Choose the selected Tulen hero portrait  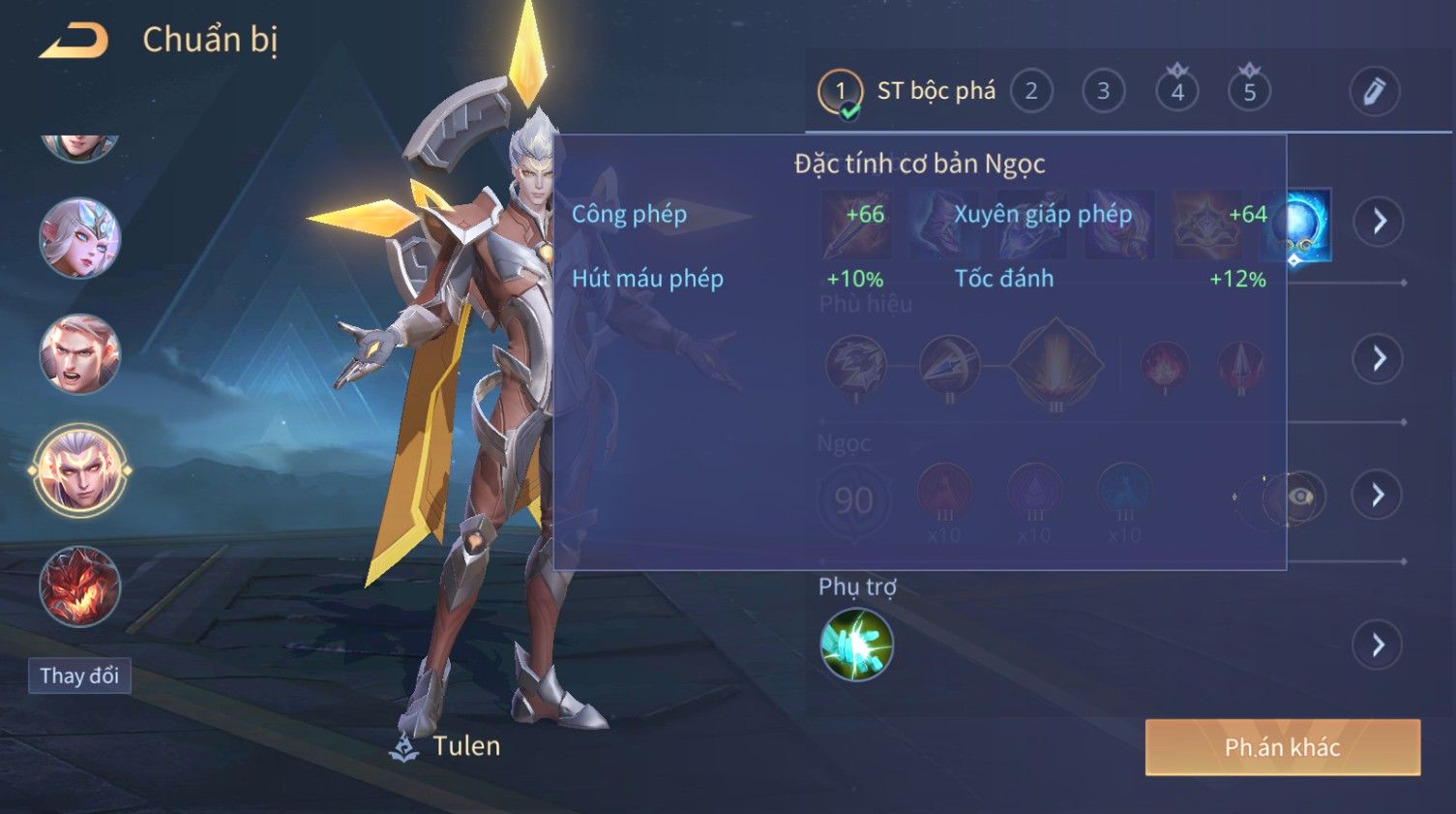79,471
